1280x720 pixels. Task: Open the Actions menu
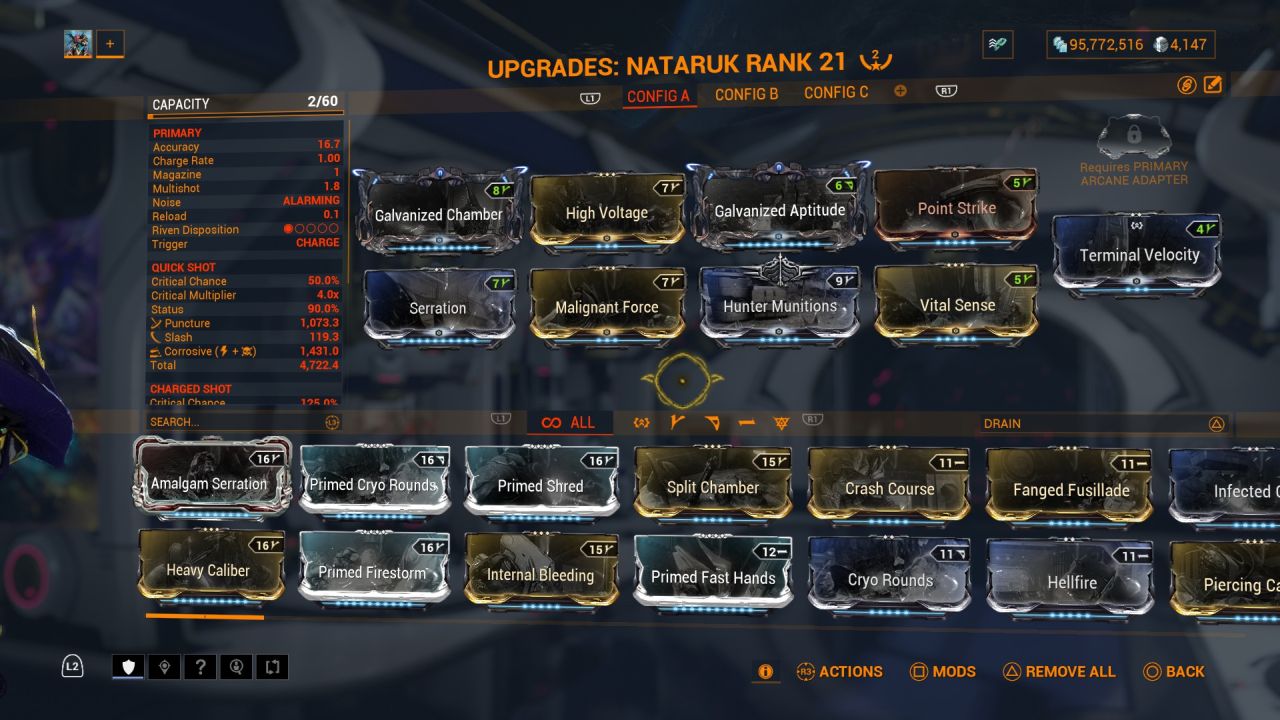[839, 672]
